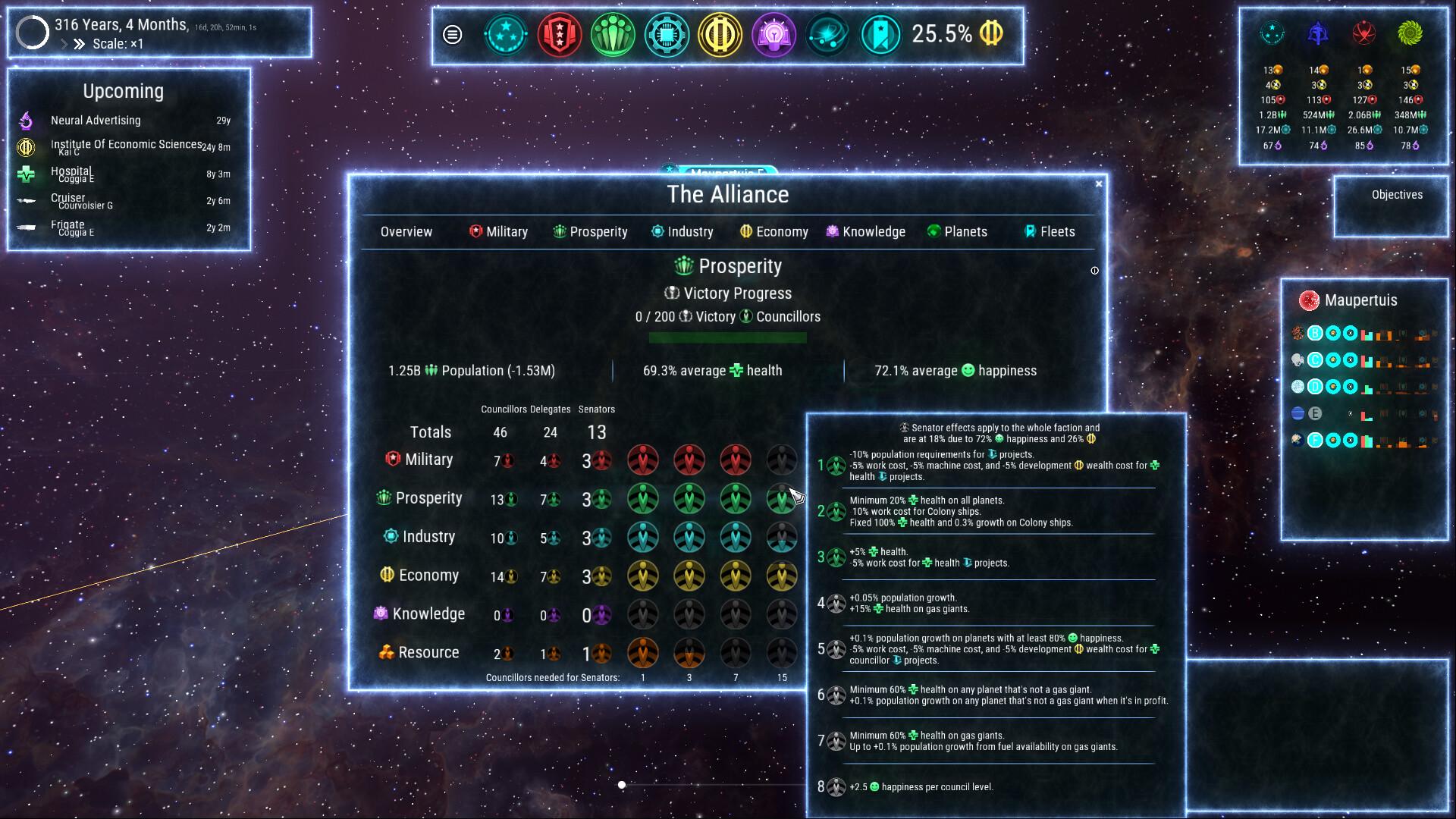Select the Cruiser Courvoisier G entry
Screen dimensions: 1456x819
pyautogui.click(x=81, y=201)
